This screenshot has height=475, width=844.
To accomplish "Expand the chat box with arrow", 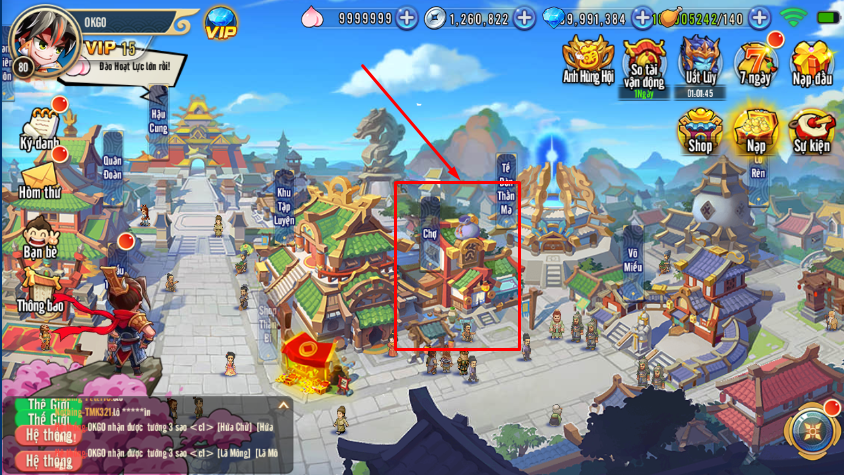I will [x=283, y=405].
